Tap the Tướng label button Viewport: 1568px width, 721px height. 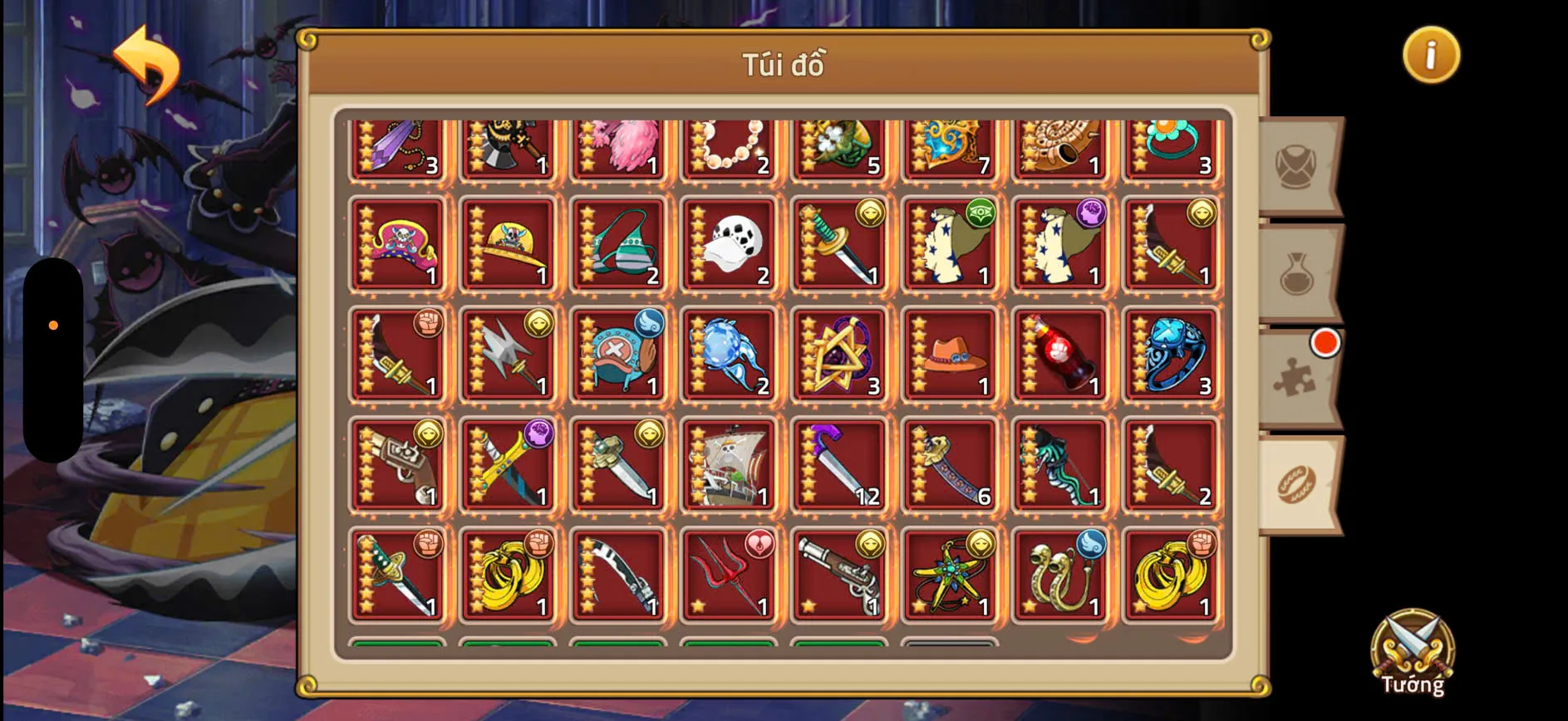(x=1413, y=687)
